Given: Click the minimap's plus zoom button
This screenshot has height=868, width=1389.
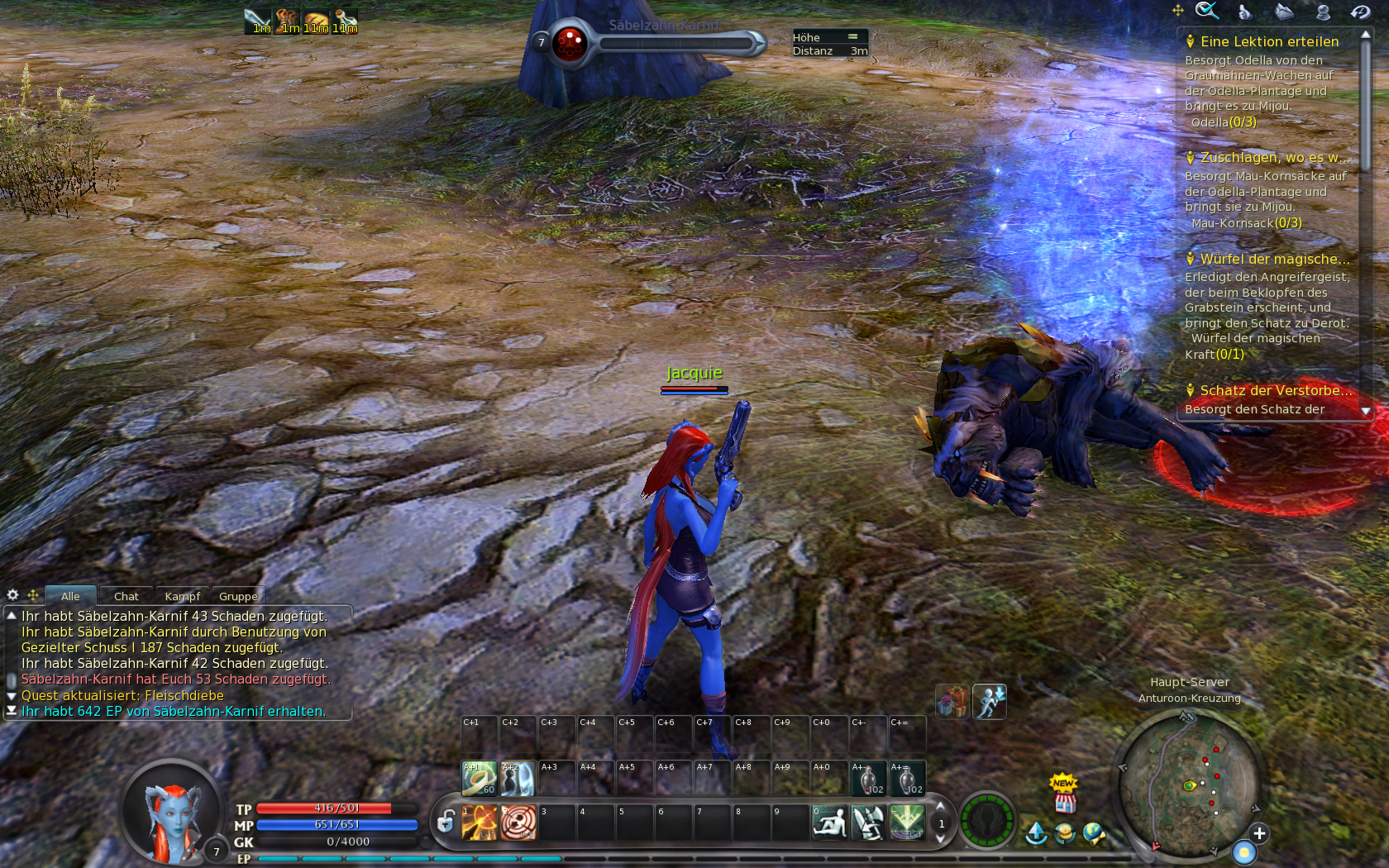Looking at the screenshot, I should pyautogui.click(x=1258, y=833).
